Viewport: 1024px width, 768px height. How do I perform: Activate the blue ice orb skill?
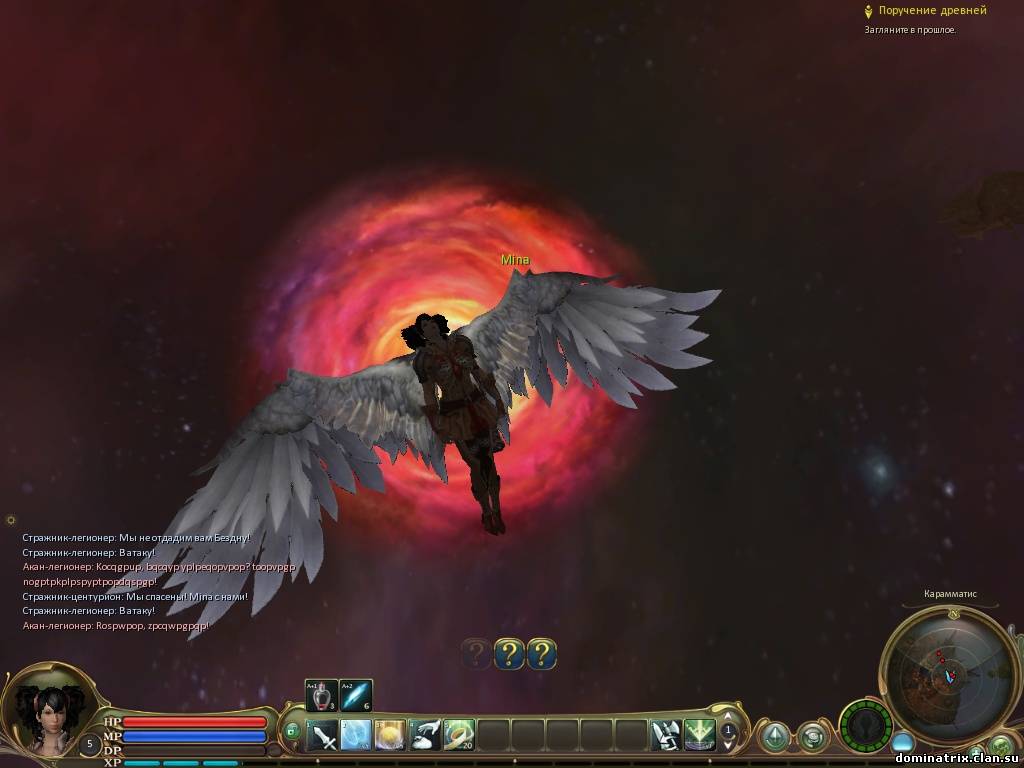(x=356, y=736)
